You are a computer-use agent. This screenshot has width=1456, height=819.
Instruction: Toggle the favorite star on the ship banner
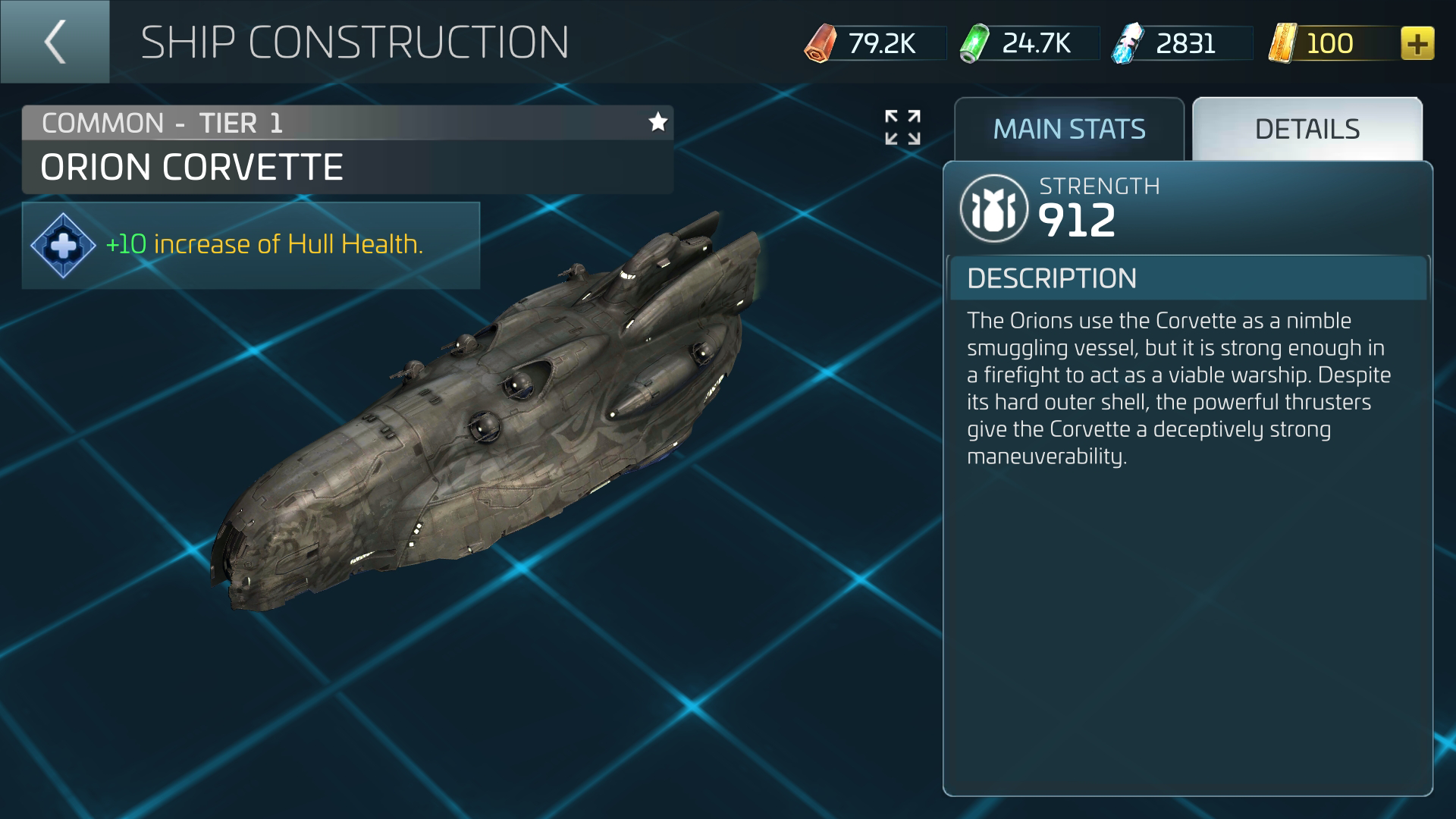pyautogui.click(x=658, y=121)
